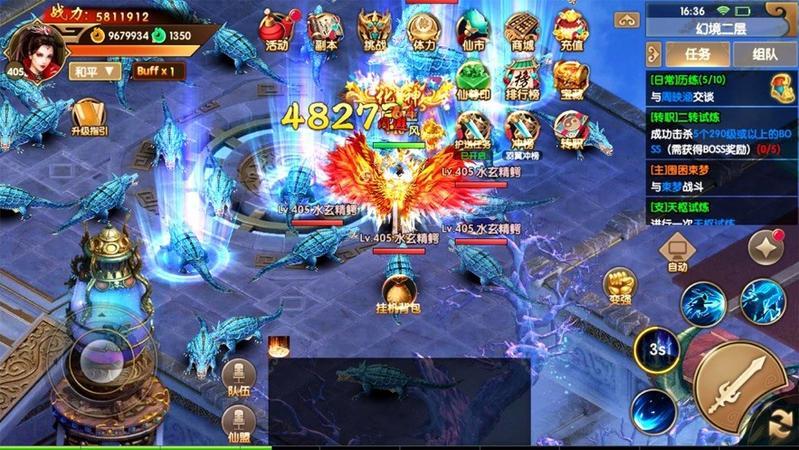Open the 队伍 team button
Viewport: 799px width, 450px height.
(238, 379)
